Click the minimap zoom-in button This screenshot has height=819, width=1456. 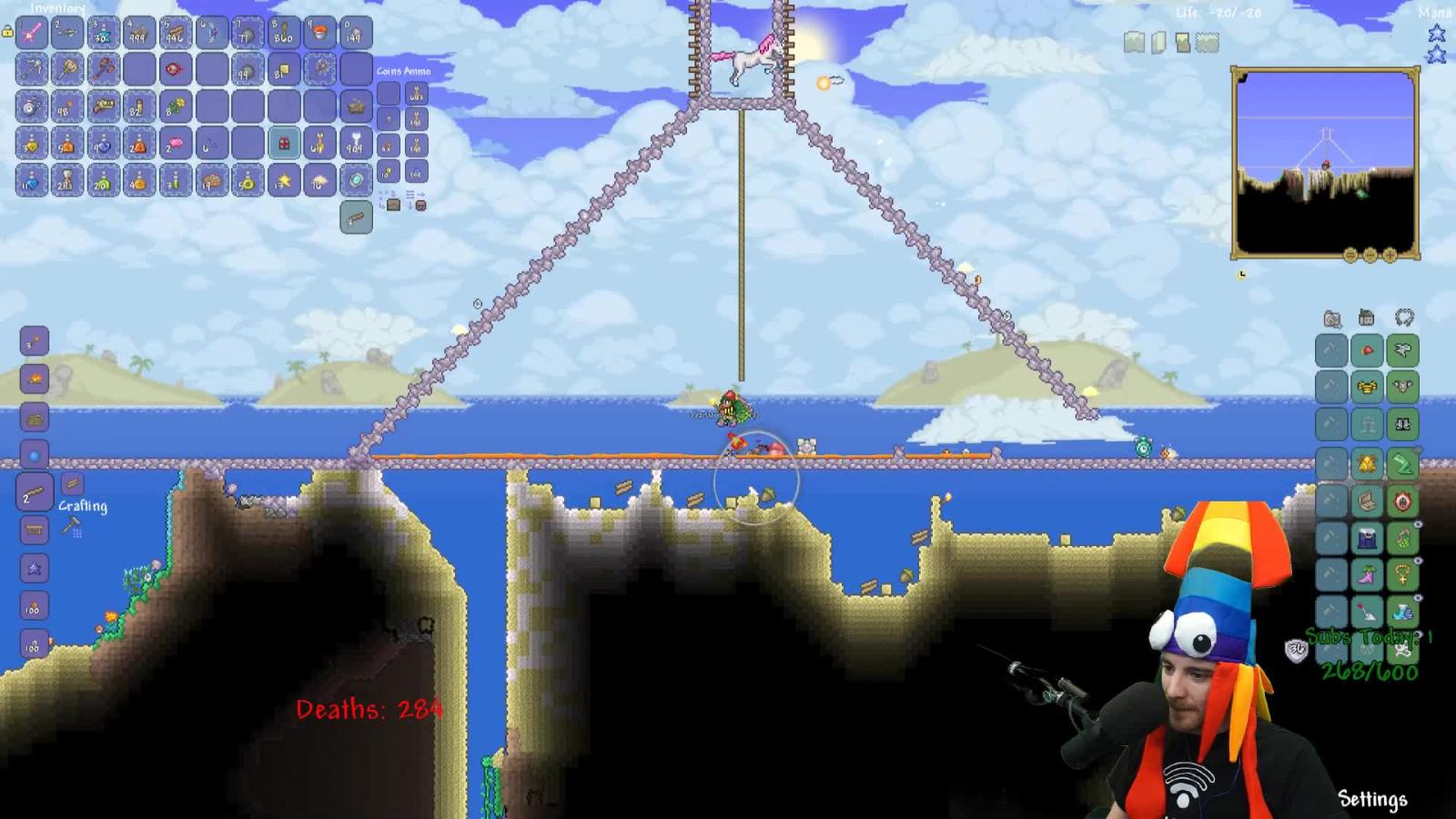point(1390,256)
